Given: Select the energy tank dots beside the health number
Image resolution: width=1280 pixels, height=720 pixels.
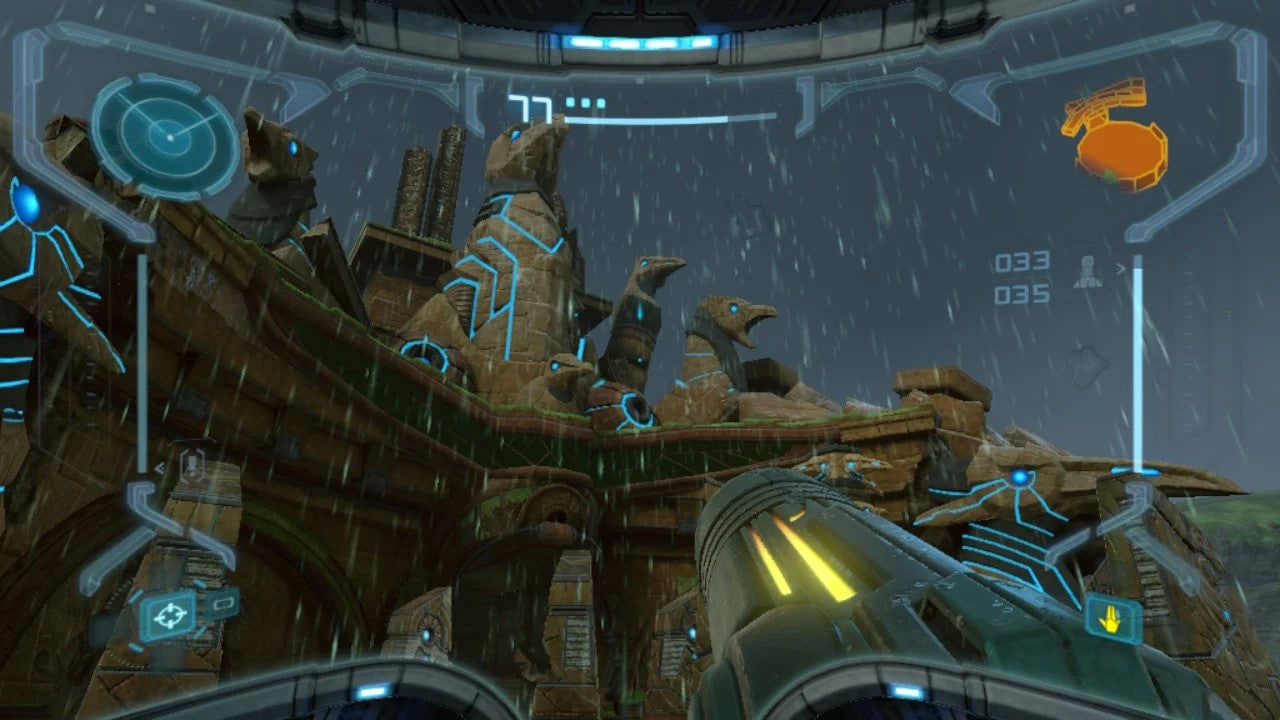Looking at the screenshot, I should coord(585,101).
